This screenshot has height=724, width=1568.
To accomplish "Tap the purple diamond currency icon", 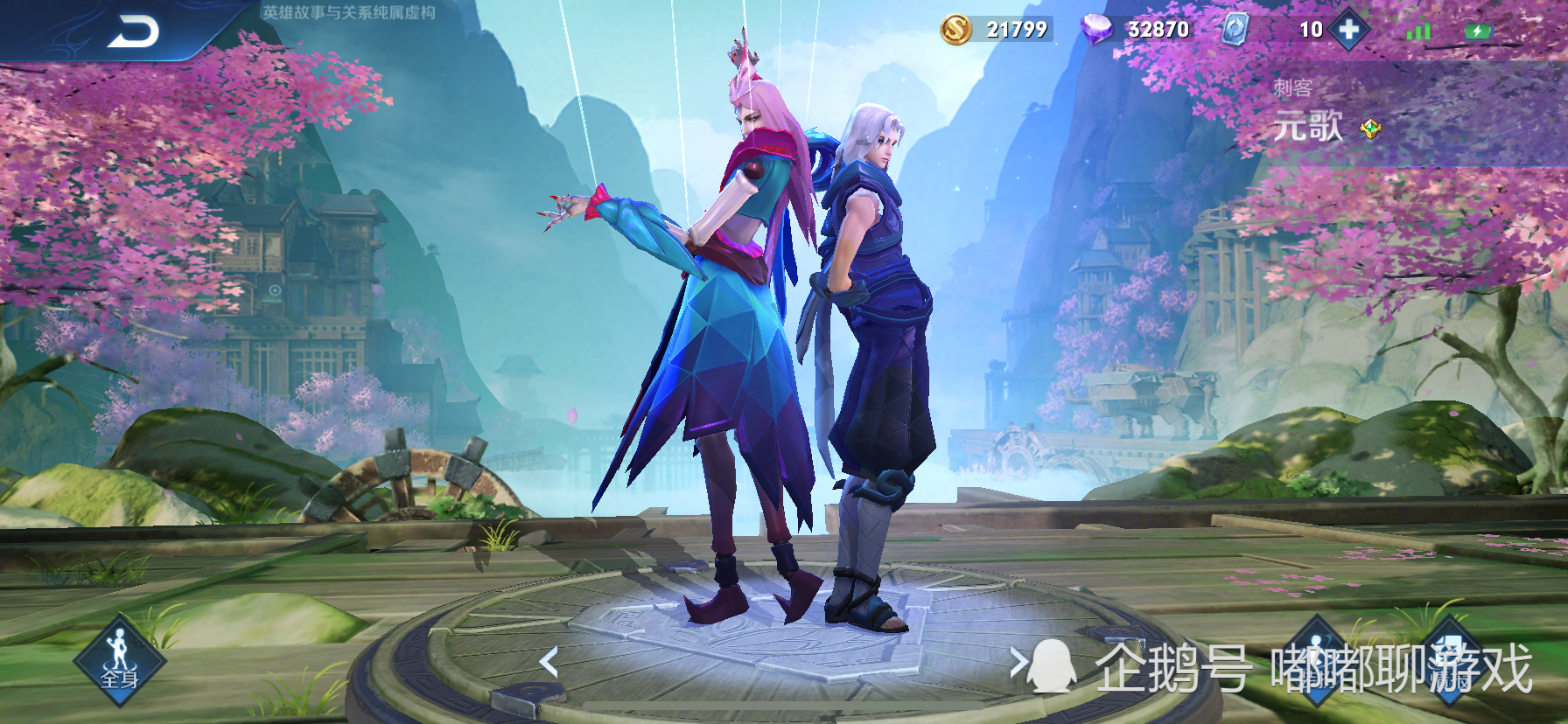I will (1095, 30).
